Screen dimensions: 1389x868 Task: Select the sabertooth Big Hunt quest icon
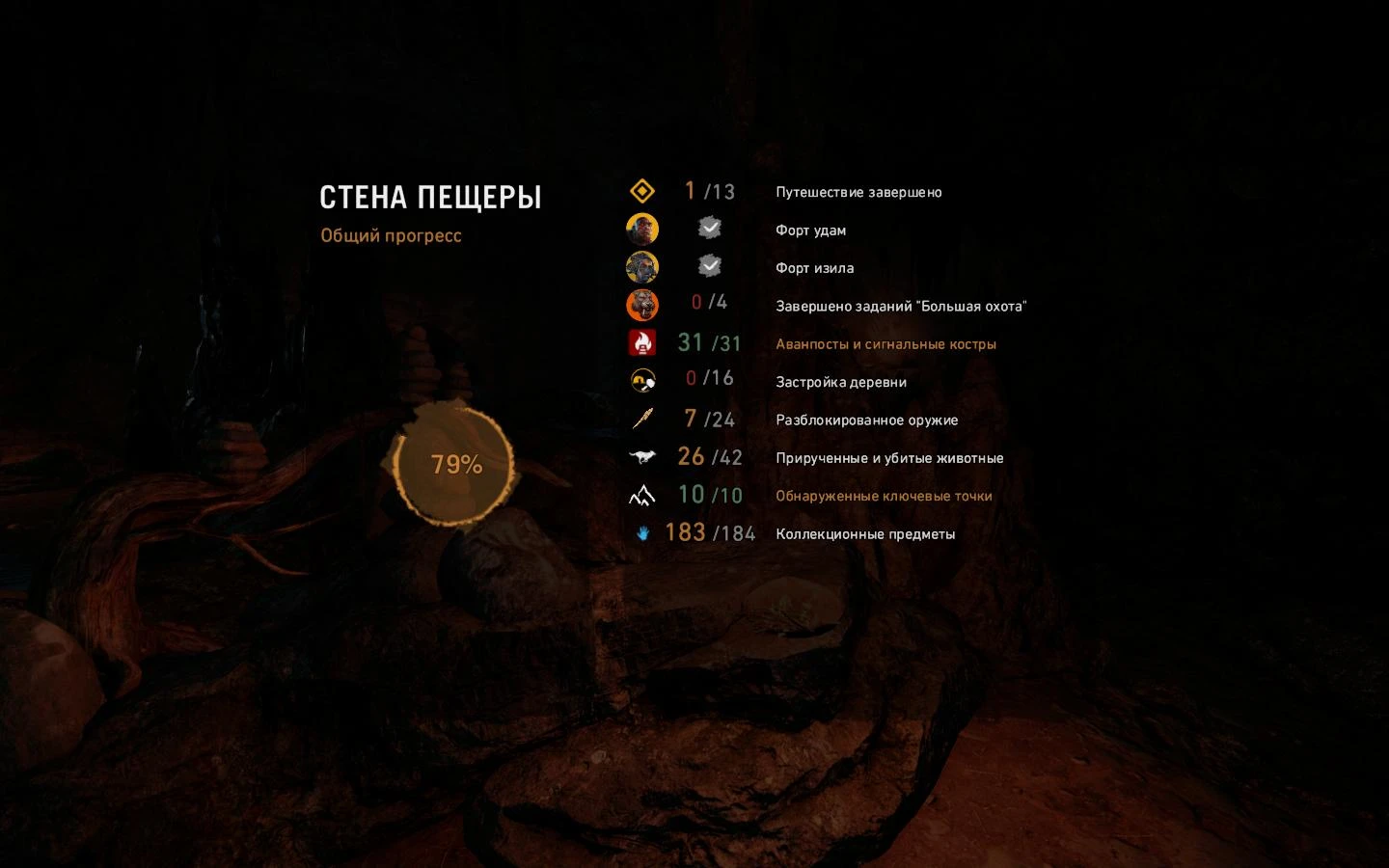(643, 305)
